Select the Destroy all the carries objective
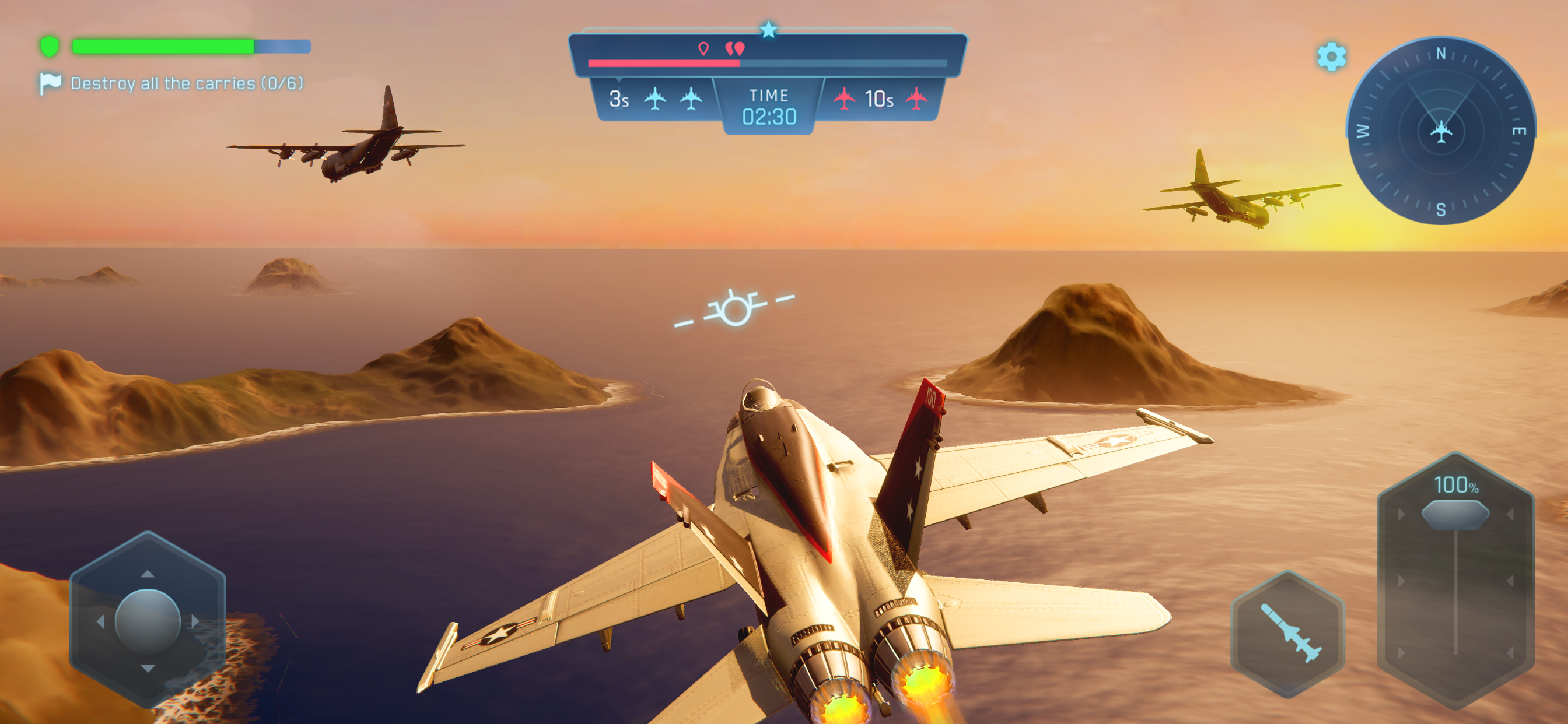The height and width of the screenshot is (724, 1568). [x=186, y=83]
